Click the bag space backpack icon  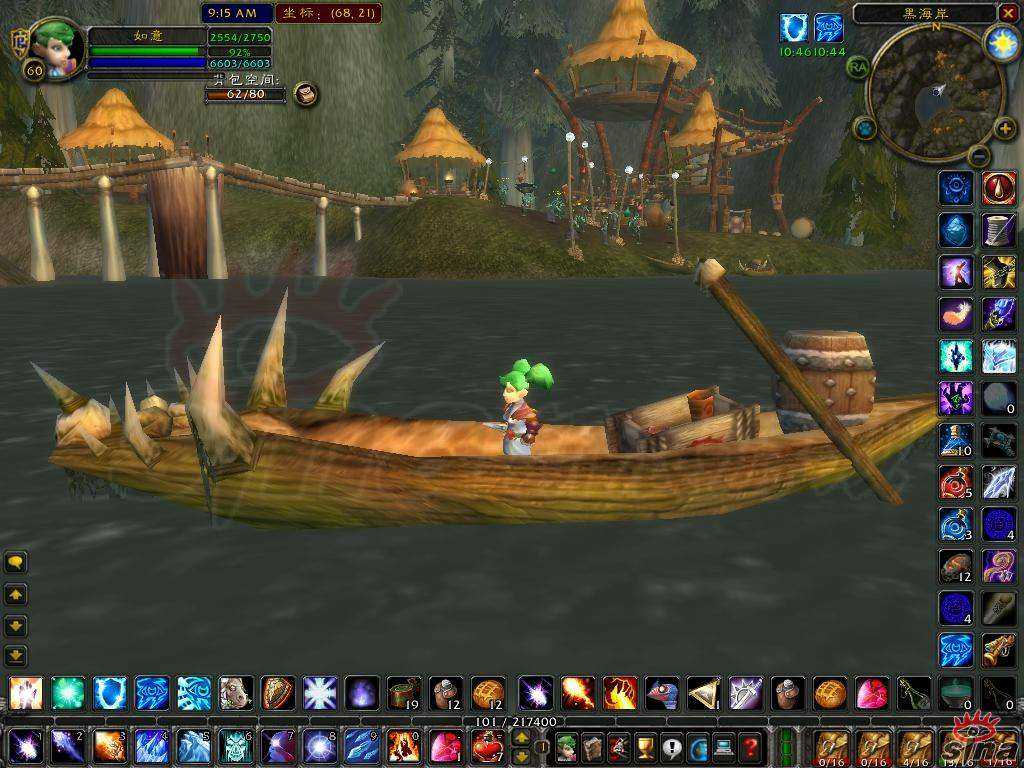306,94
